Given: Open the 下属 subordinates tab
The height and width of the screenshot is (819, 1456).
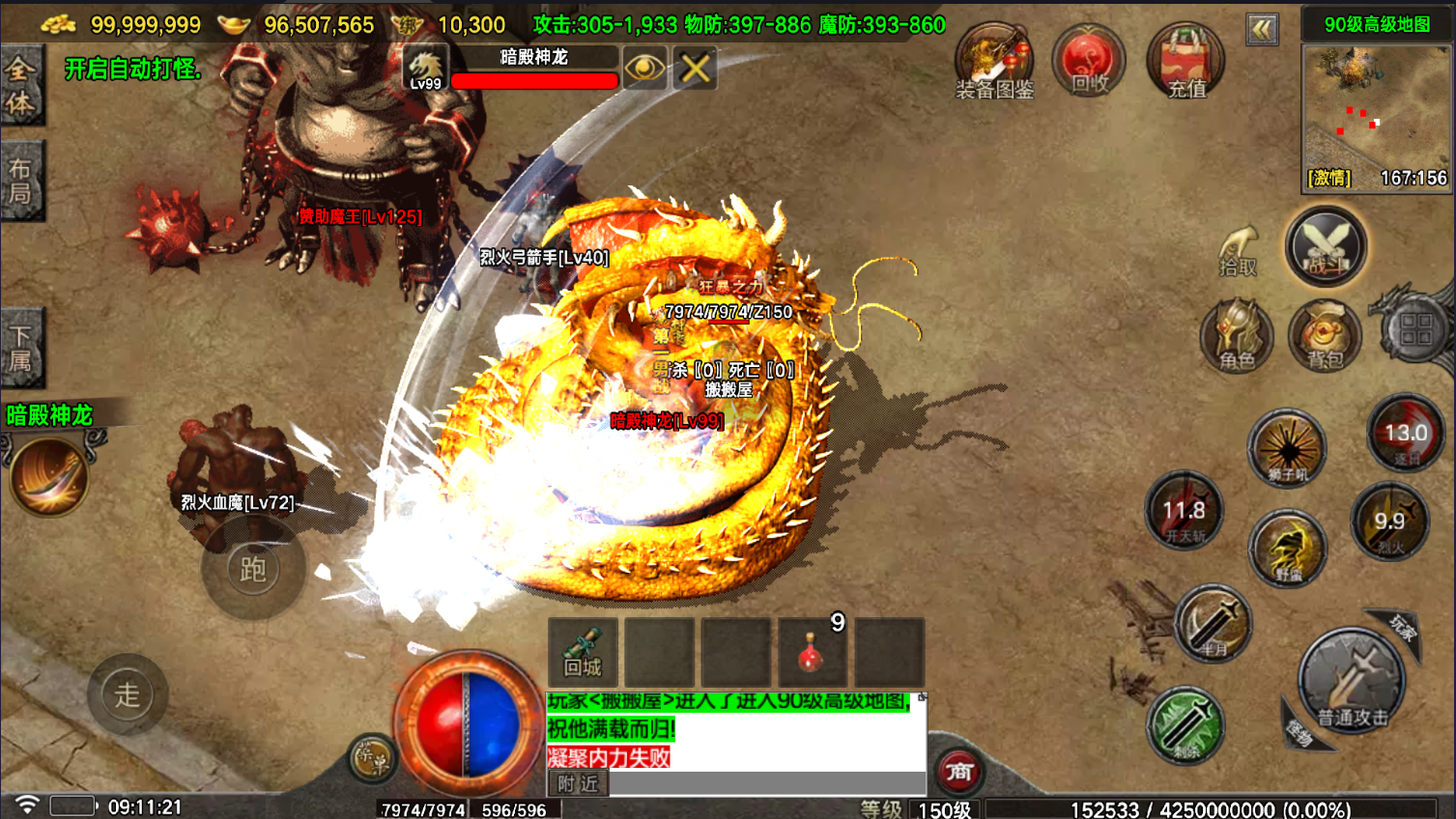Looking at the screenshot, I should pos(20,349).
